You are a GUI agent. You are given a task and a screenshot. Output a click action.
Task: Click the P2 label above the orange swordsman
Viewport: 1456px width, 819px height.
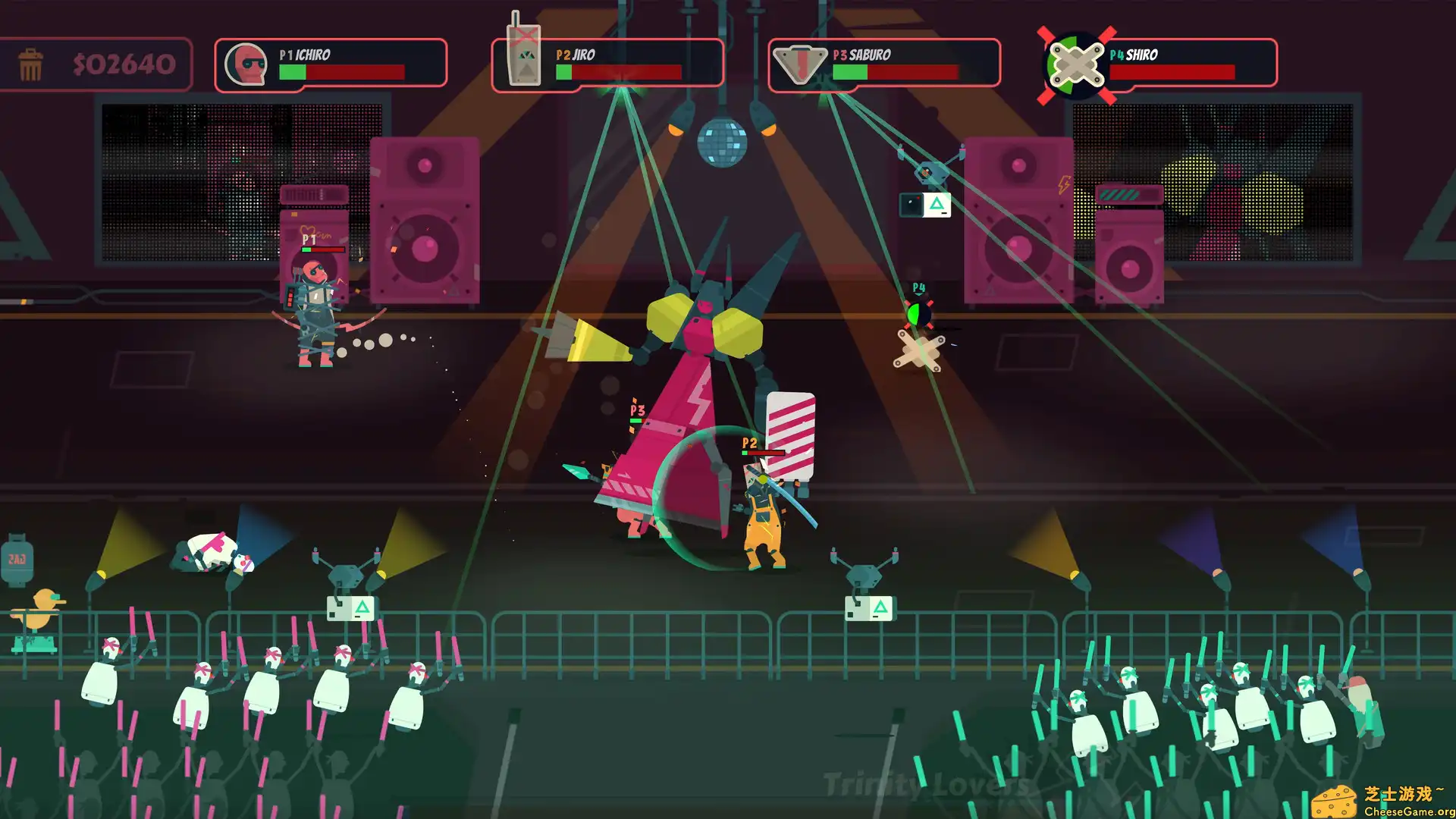tap(749, 444)
